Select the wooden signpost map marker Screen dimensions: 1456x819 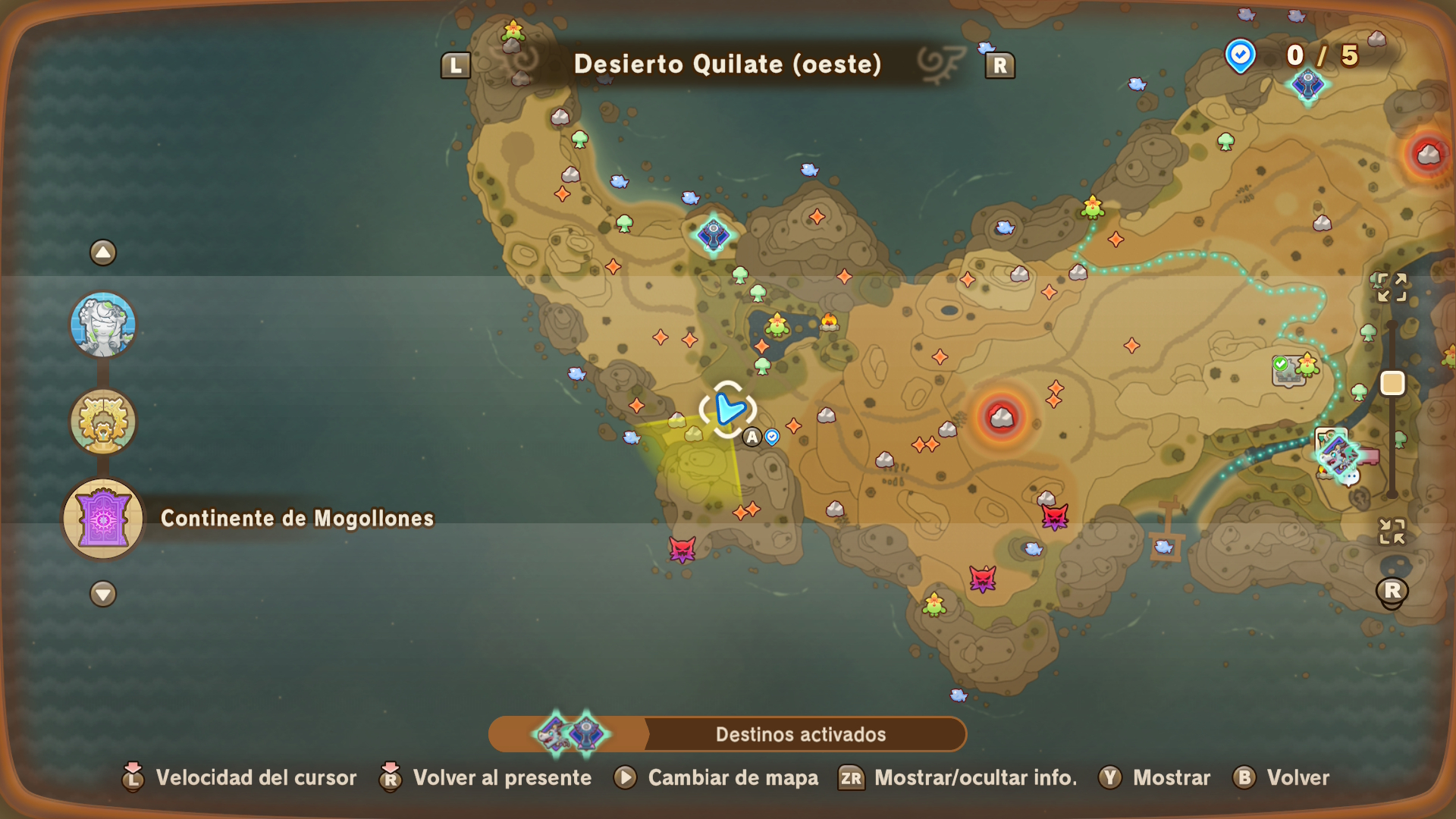point(1166,529)
